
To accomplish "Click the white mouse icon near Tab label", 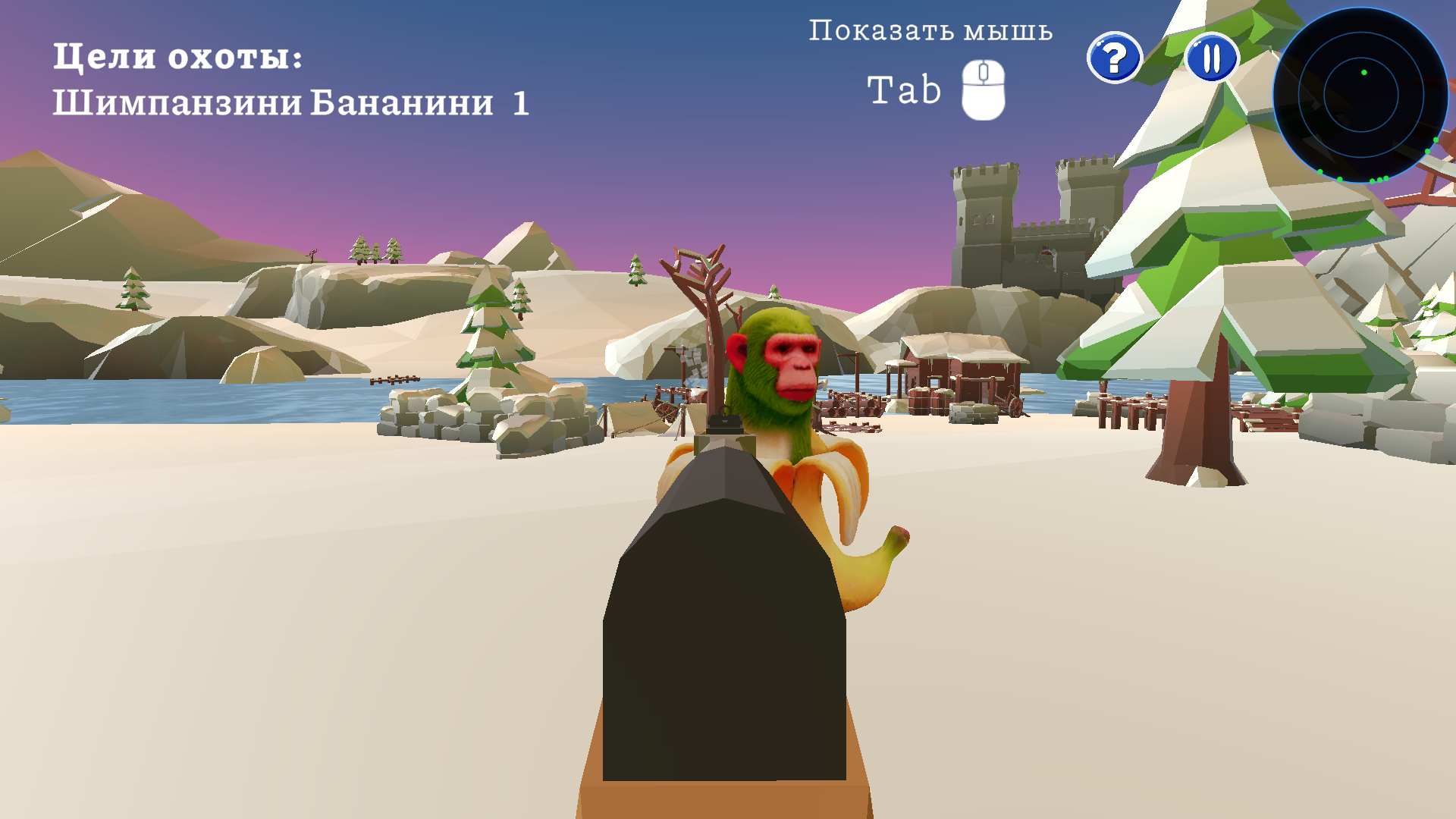I will click(x=982, y=89).
